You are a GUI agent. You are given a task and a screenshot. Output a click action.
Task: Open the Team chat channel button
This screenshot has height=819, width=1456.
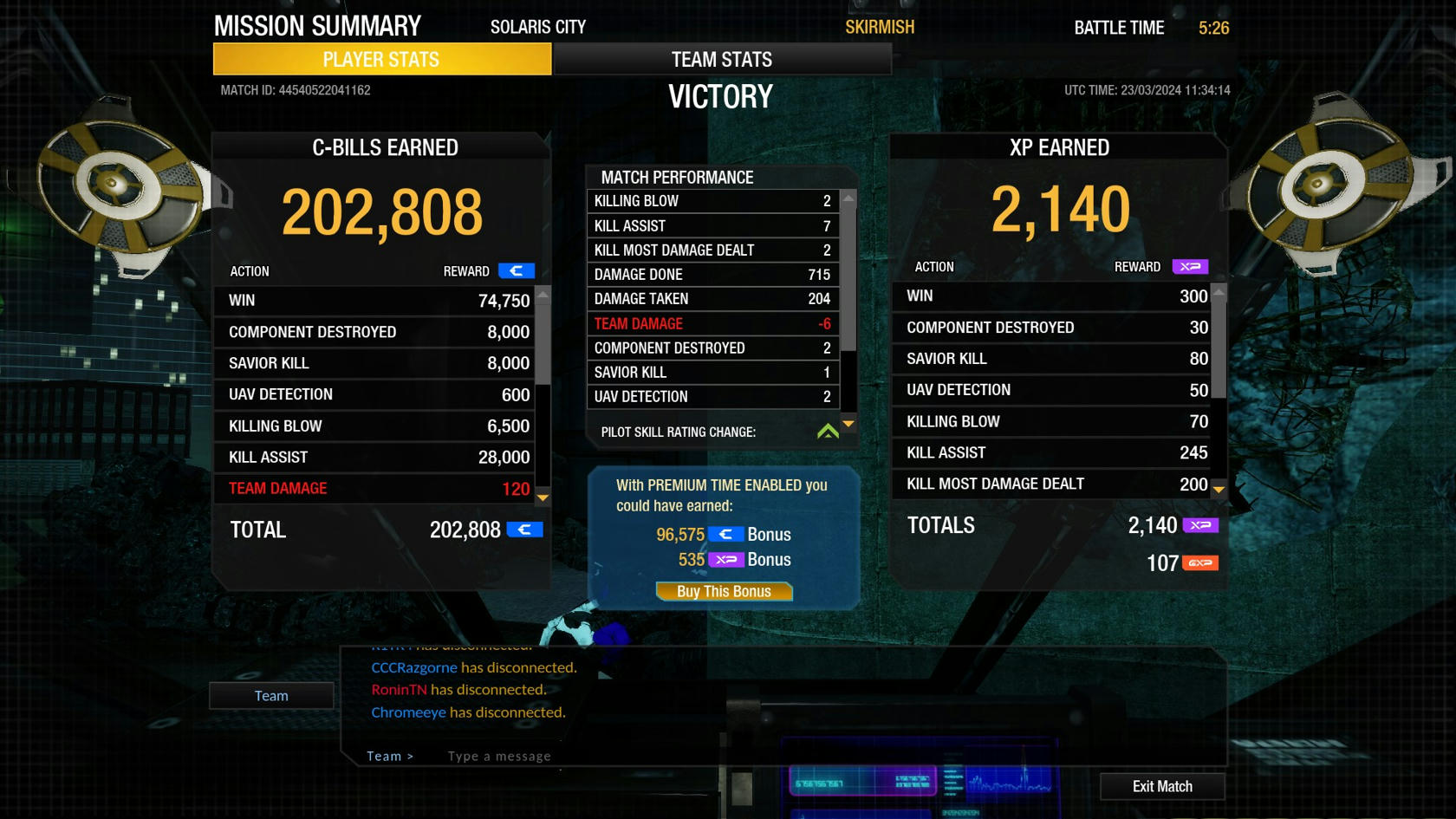(x=271, y=695)
